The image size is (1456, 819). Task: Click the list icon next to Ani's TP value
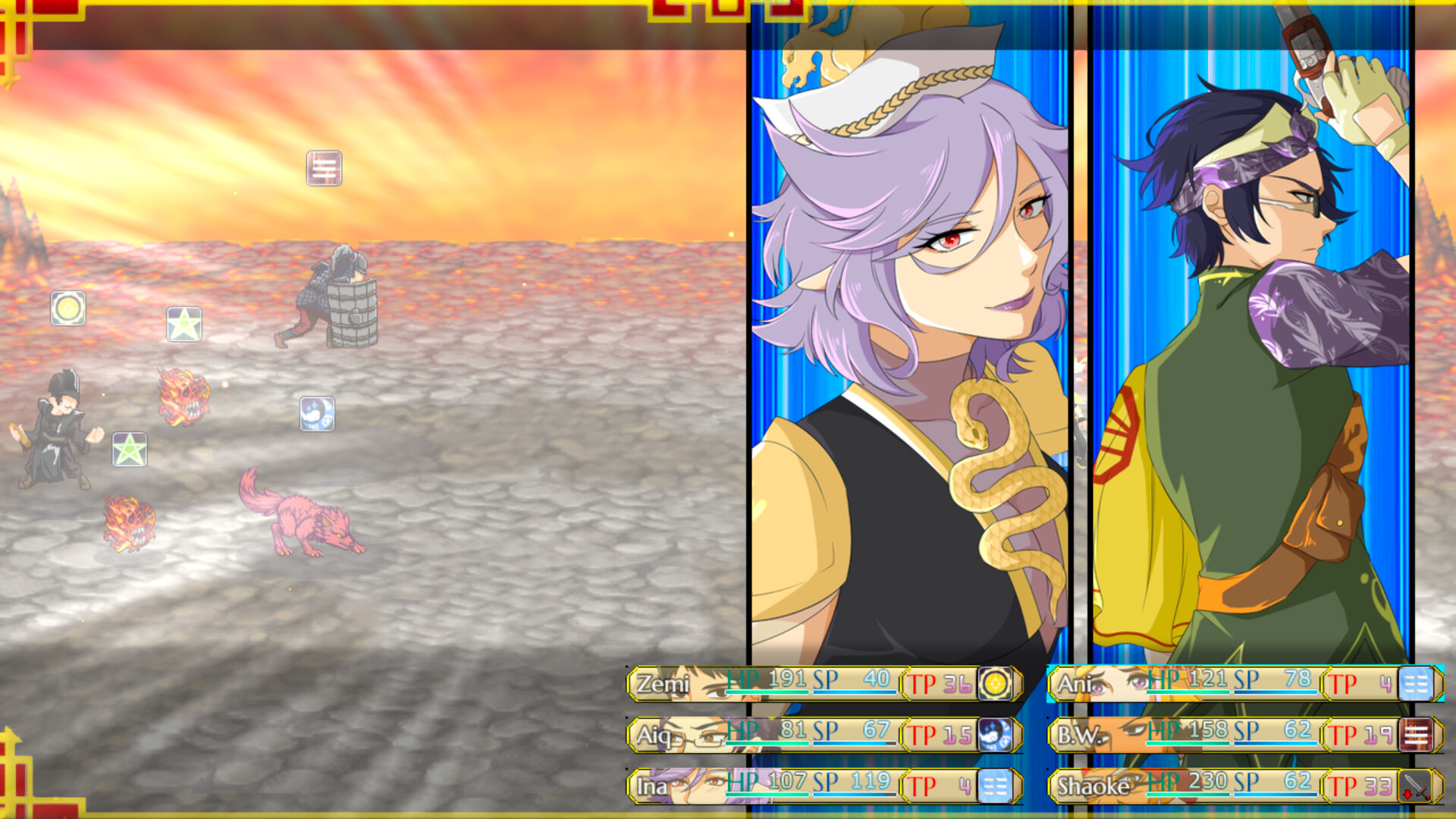(x=1420, y=683)
